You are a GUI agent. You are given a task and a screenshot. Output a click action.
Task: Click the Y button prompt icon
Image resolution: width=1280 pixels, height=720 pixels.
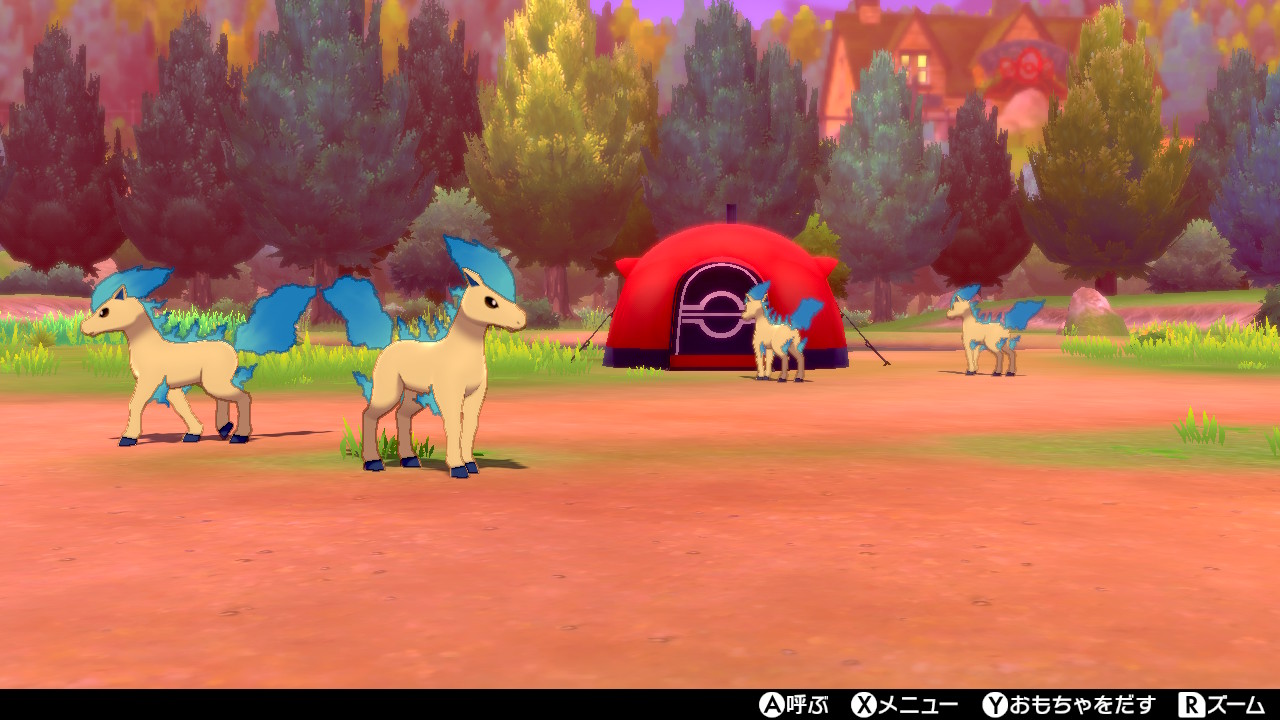[993, 705]
